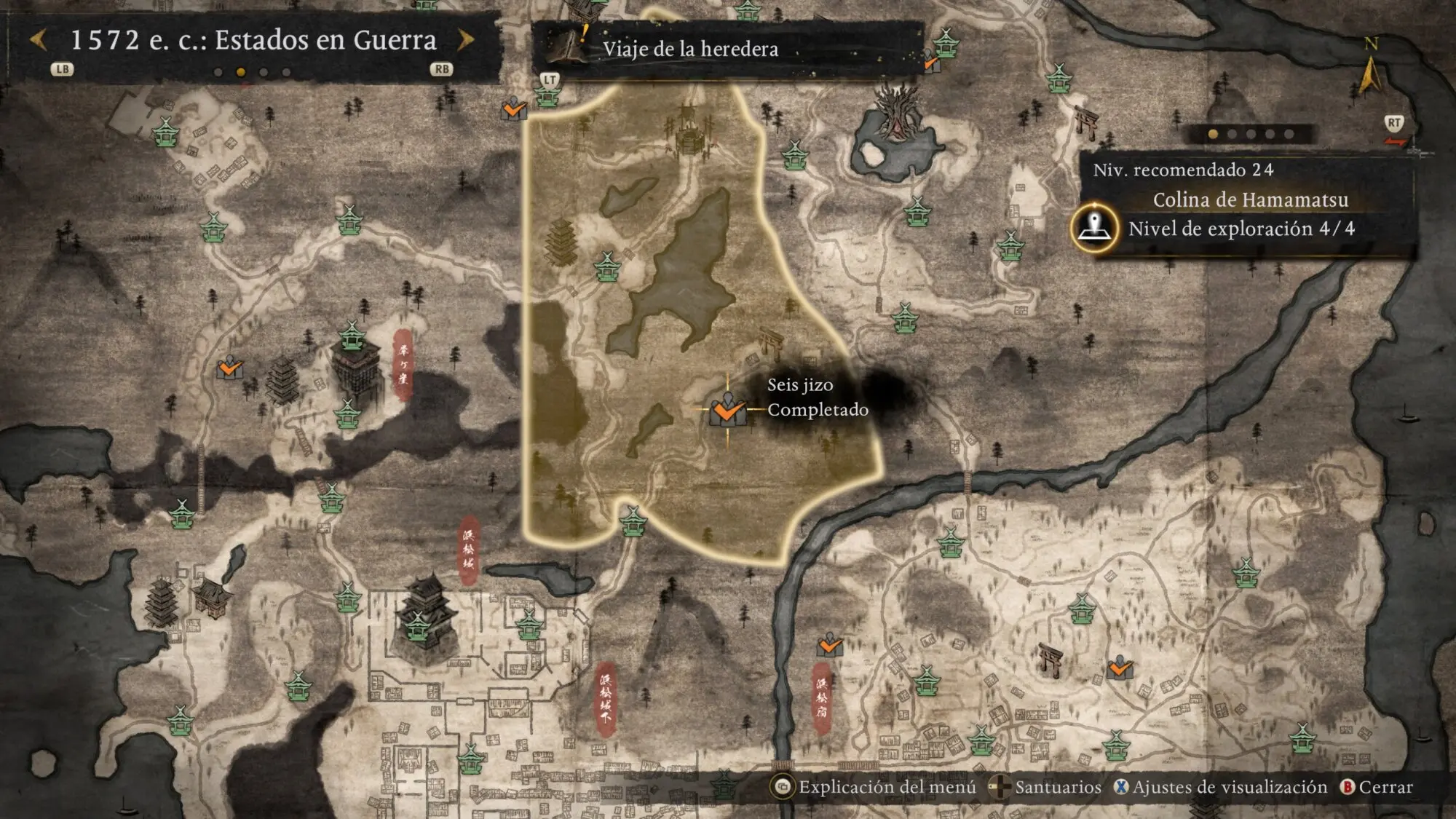Screen dimensions: 1456x819
Task: Click the location pin icon beside Nivel de exploración
Action: [x=1094, y=228]
